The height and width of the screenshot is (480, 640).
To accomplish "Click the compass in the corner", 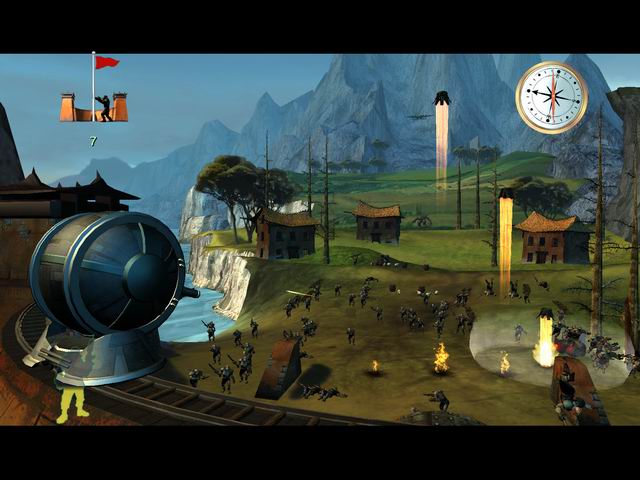I will [551, 97].
